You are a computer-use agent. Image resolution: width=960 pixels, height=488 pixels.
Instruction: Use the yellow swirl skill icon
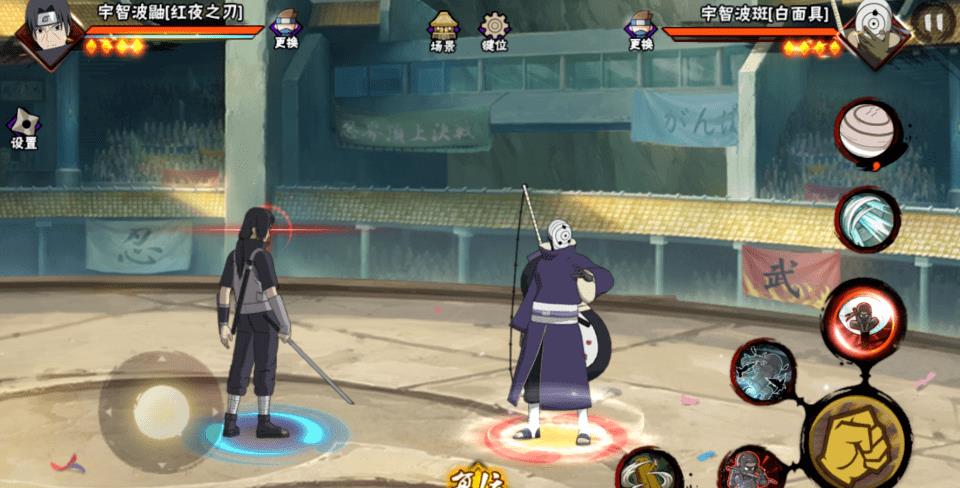point(649,468)
